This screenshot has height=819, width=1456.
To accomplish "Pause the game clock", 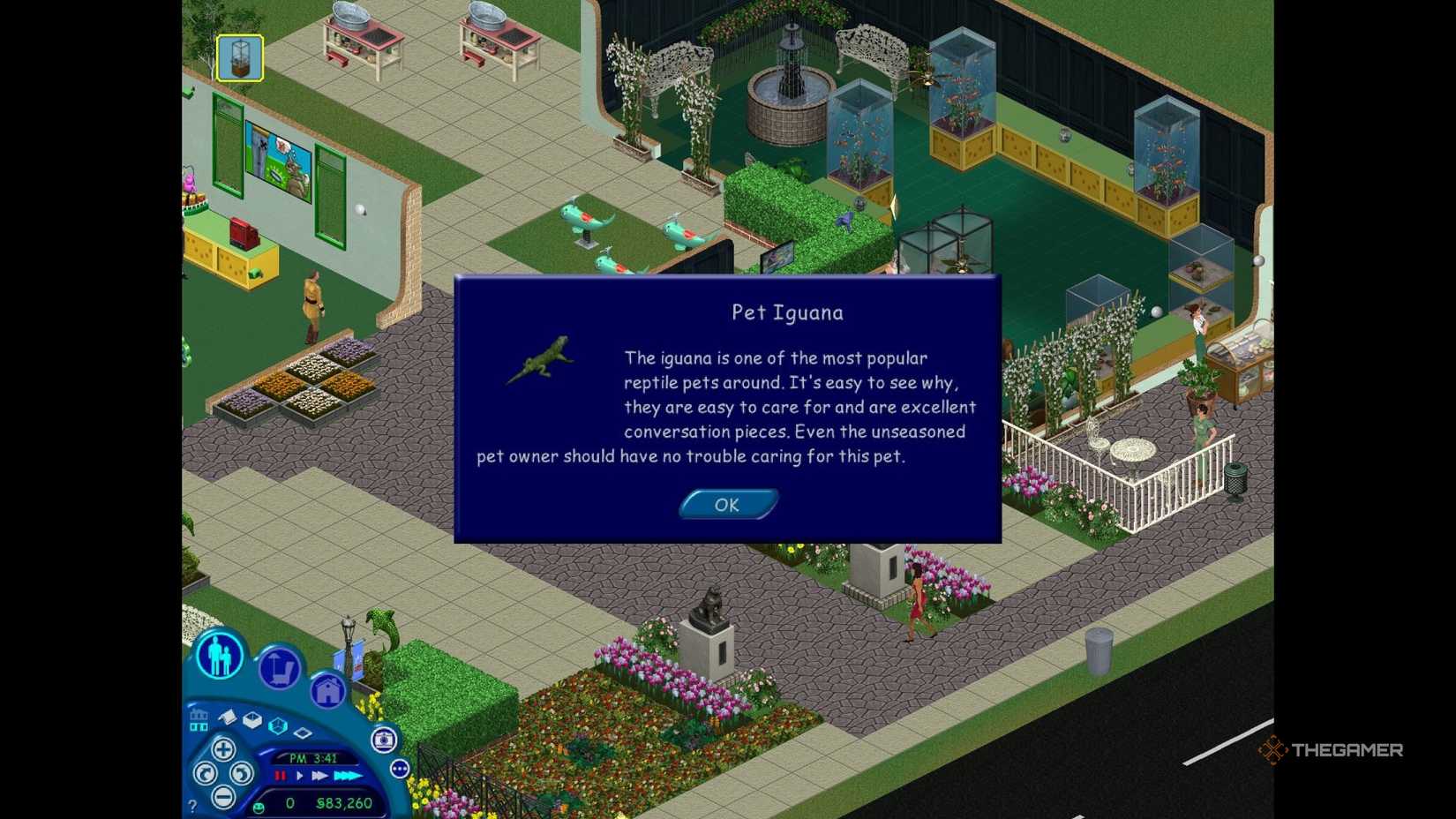I will pyautogui.click(x=281, y=776).
